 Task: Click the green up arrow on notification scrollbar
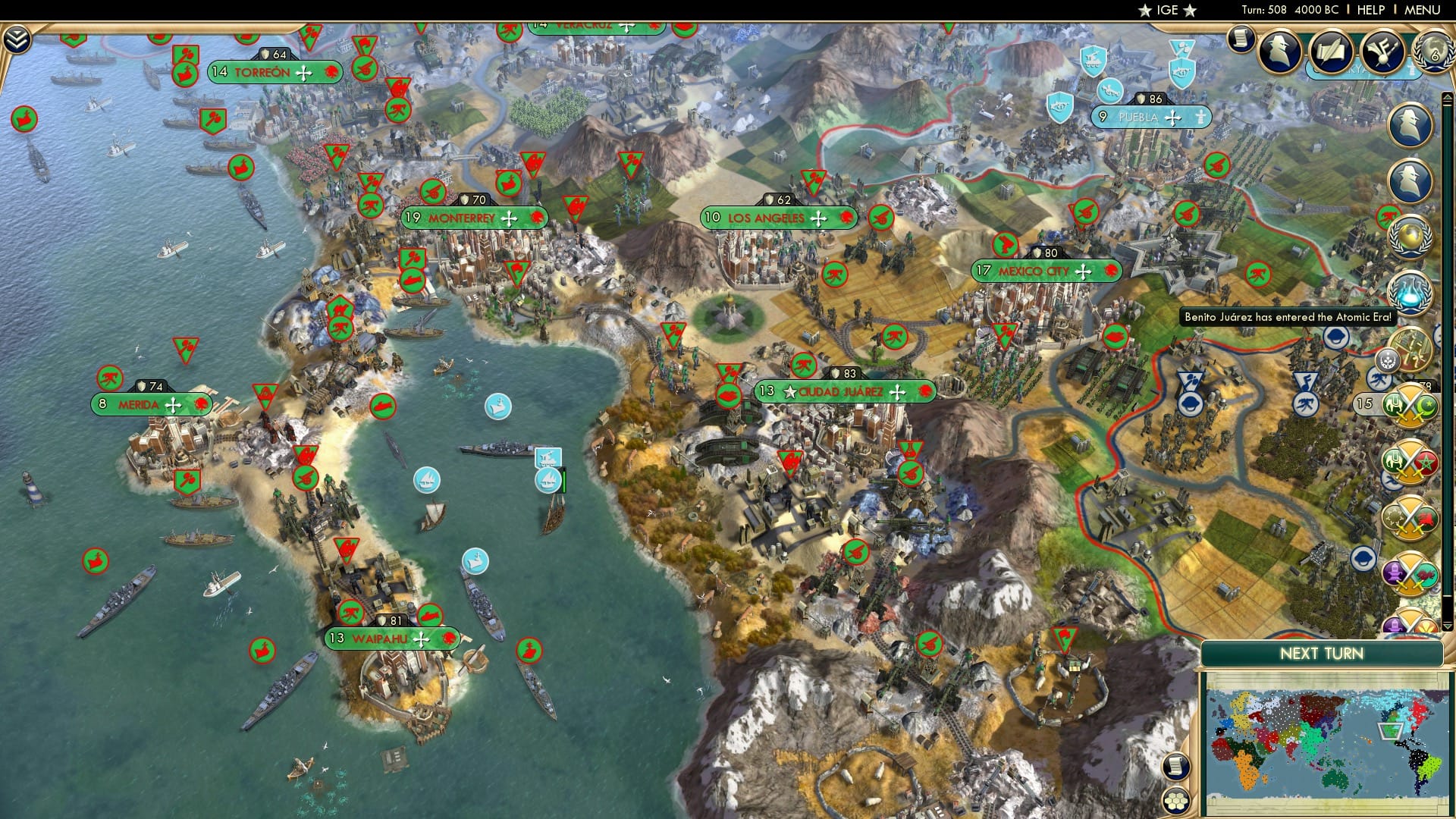pyautogui.click(x=1446, y=97)
